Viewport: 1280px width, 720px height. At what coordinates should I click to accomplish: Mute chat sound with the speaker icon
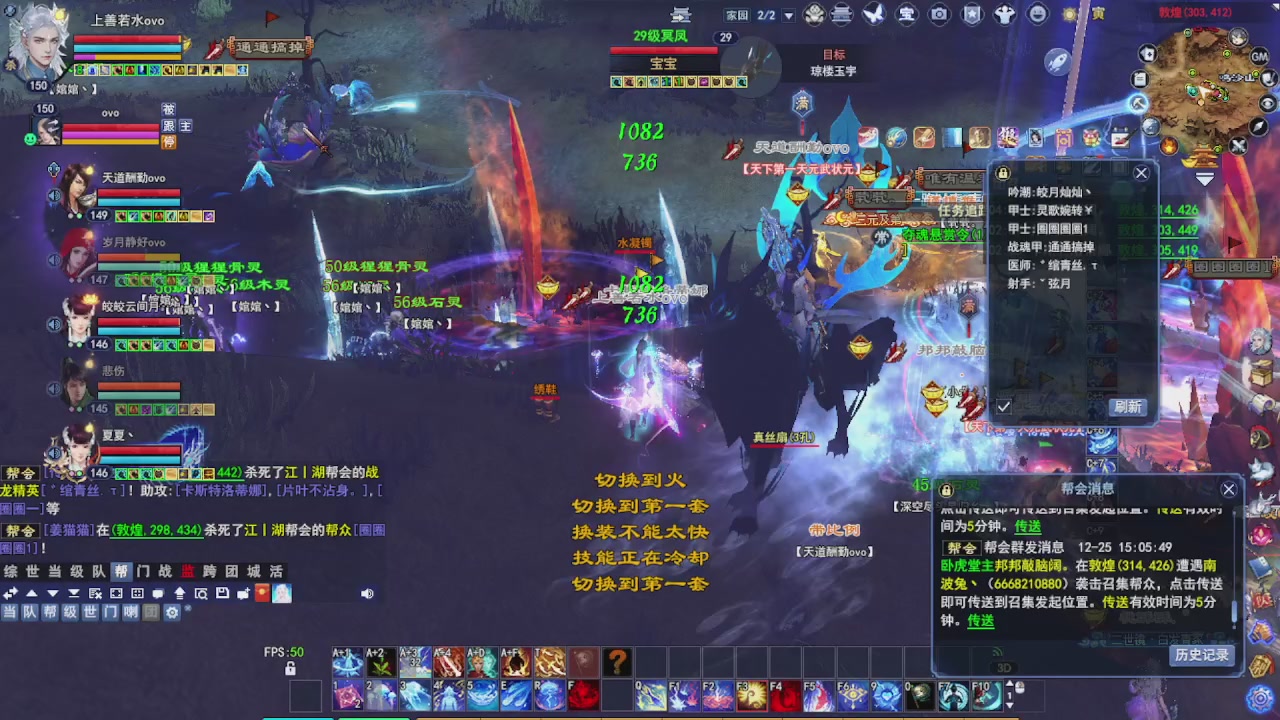point(367,593)
